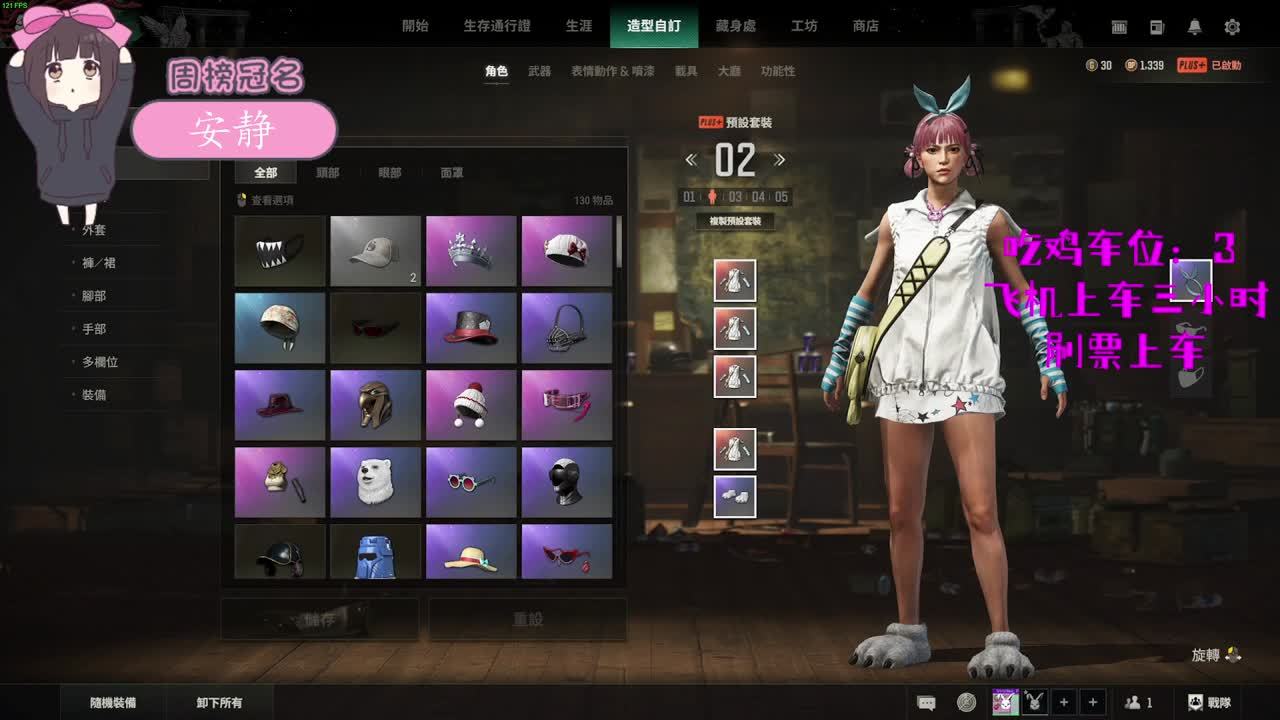Click the 隨機裝備 random equip button
The height and width of the screenshot is (720, 1280).
(x=113, y=703)
